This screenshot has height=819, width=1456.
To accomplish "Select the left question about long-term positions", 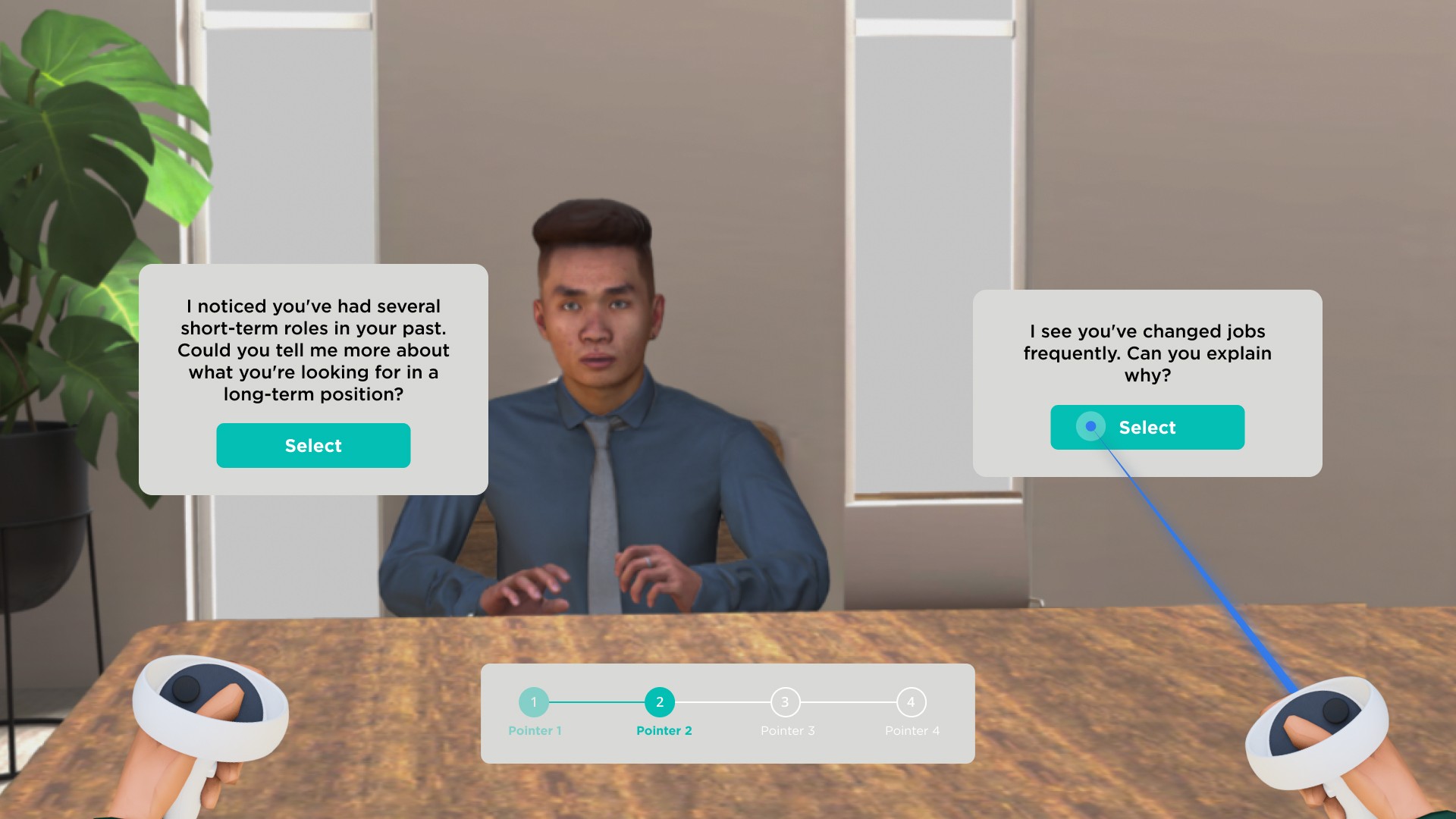I will [x=312, y=445].
